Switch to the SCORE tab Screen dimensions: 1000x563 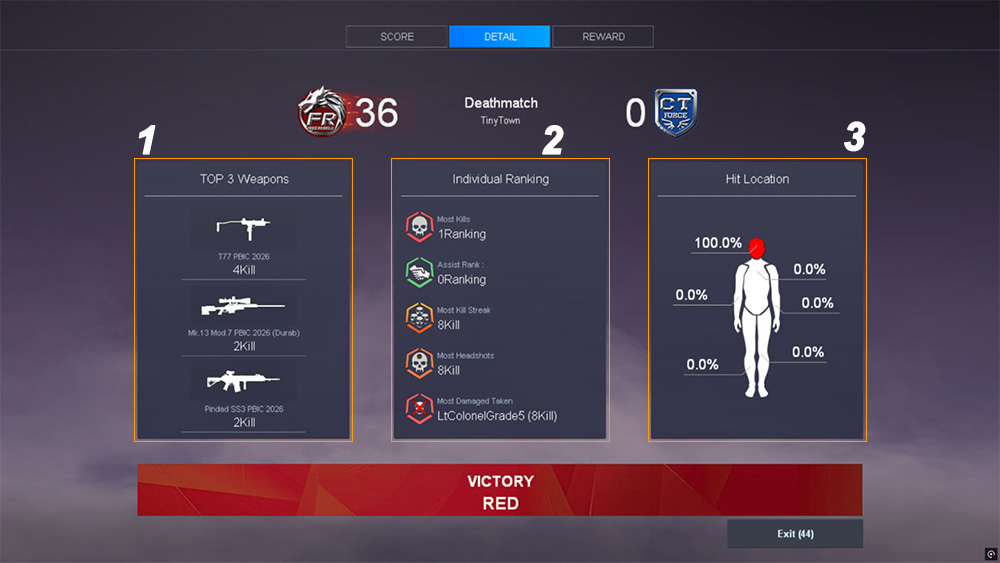pos(397,37)
